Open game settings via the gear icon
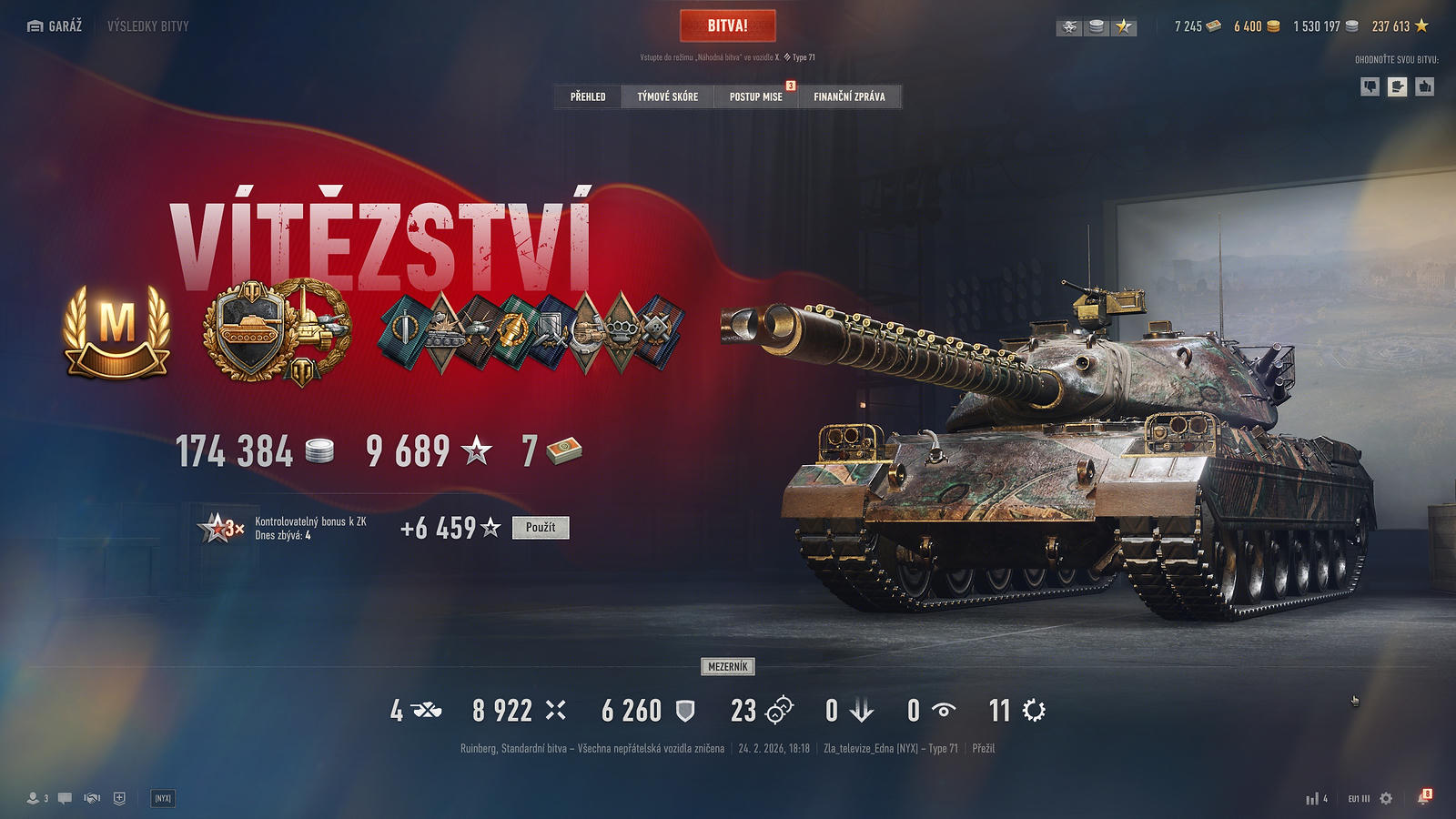This screenshot has height=819, width=1456. pos(1386,798)
